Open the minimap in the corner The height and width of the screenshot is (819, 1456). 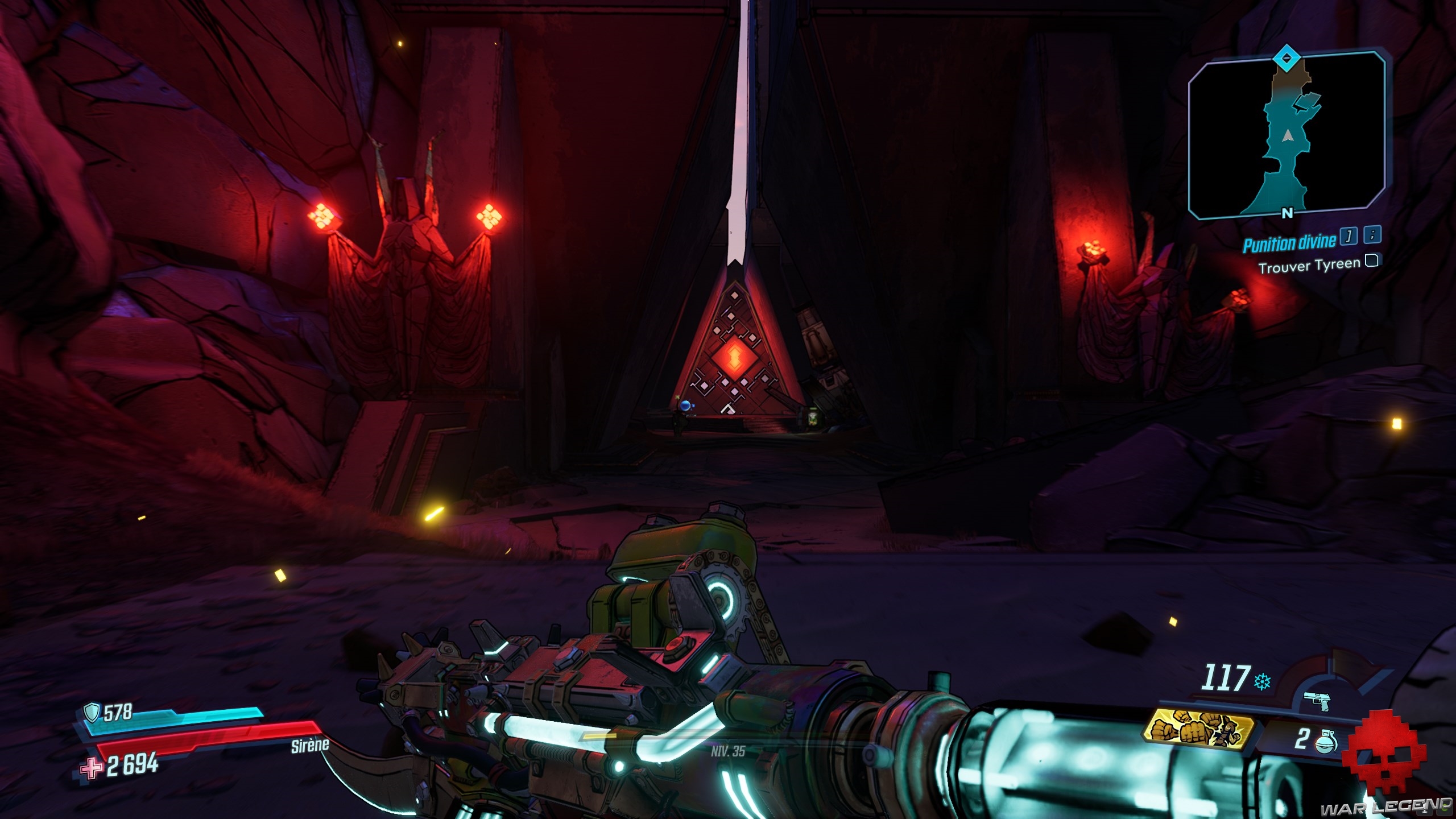tap(1287, 136)
